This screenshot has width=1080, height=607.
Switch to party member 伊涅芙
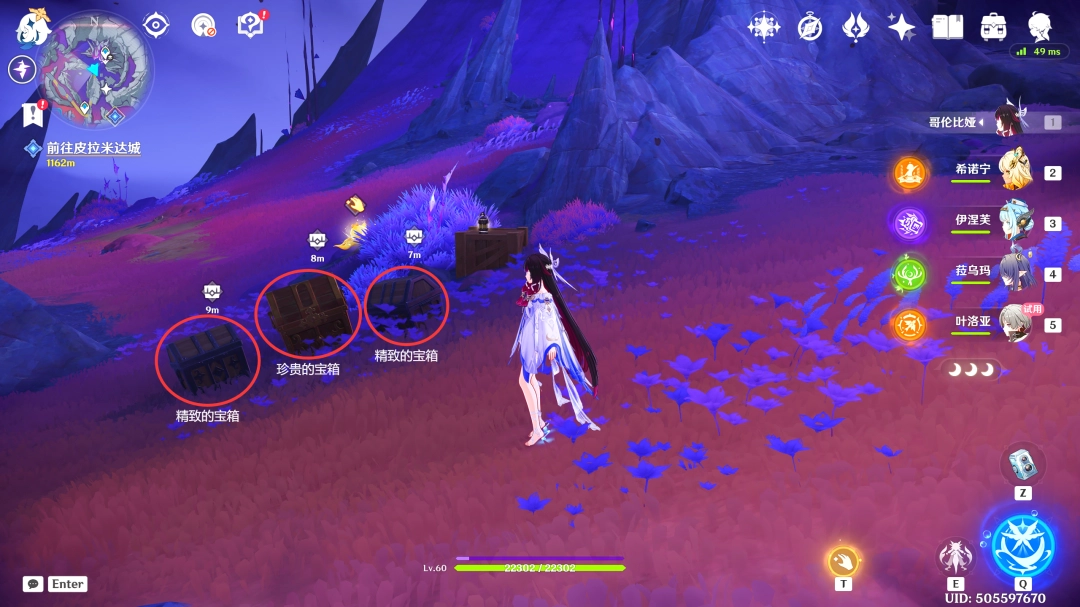point(1018,222)
